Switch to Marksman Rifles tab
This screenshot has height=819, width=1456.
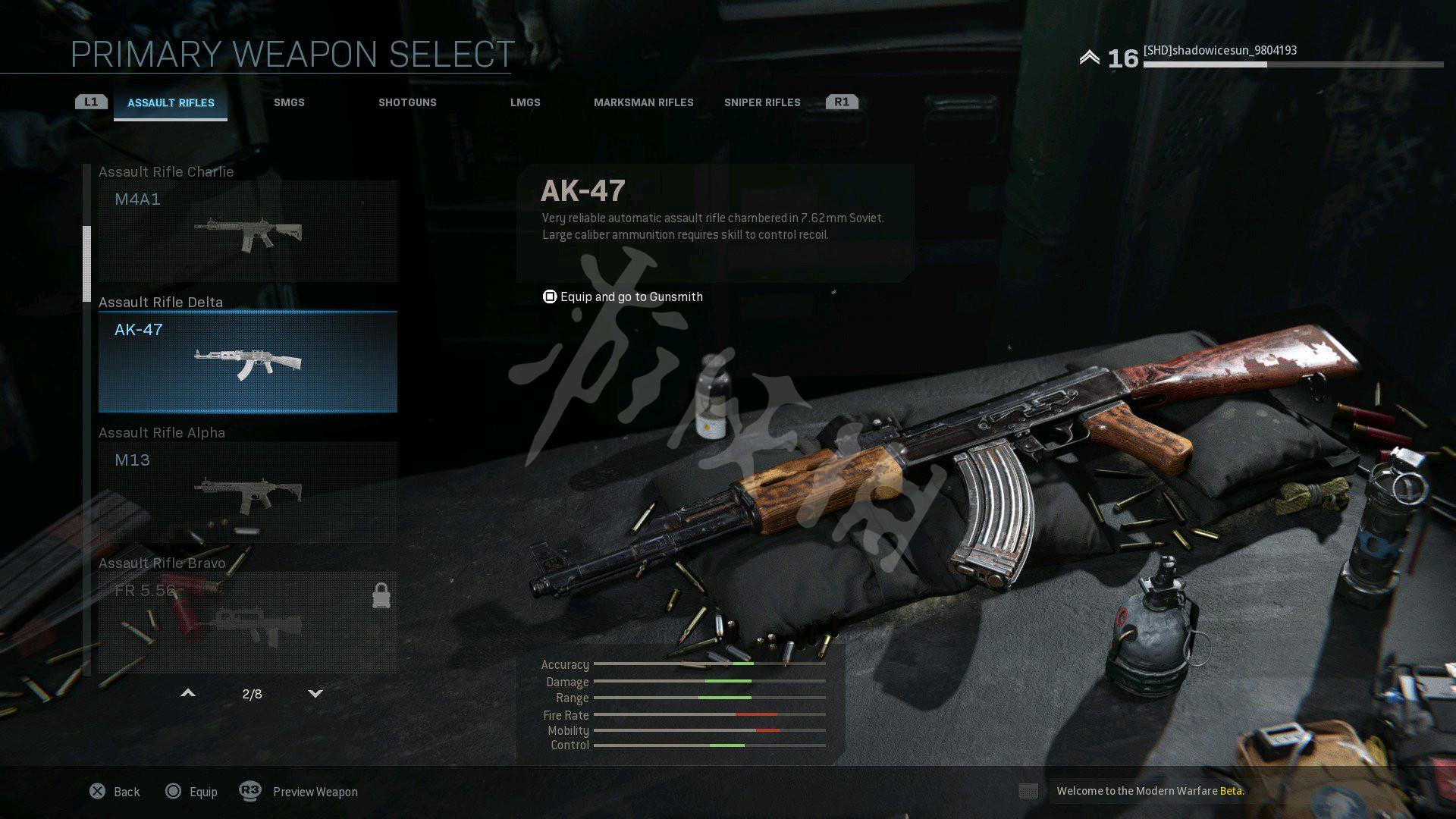point(643,103)
